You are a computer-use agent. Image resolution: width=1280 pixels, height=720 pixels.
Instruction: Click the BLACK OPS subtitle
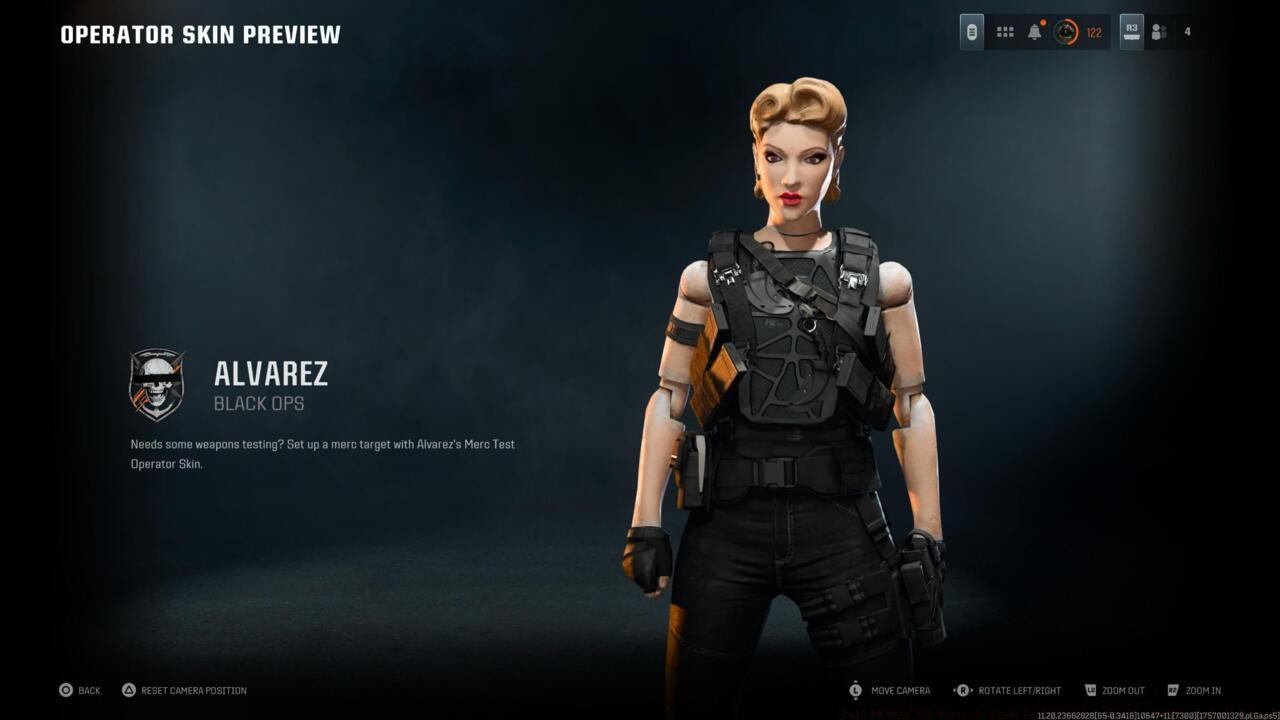(x=260, y=402)
